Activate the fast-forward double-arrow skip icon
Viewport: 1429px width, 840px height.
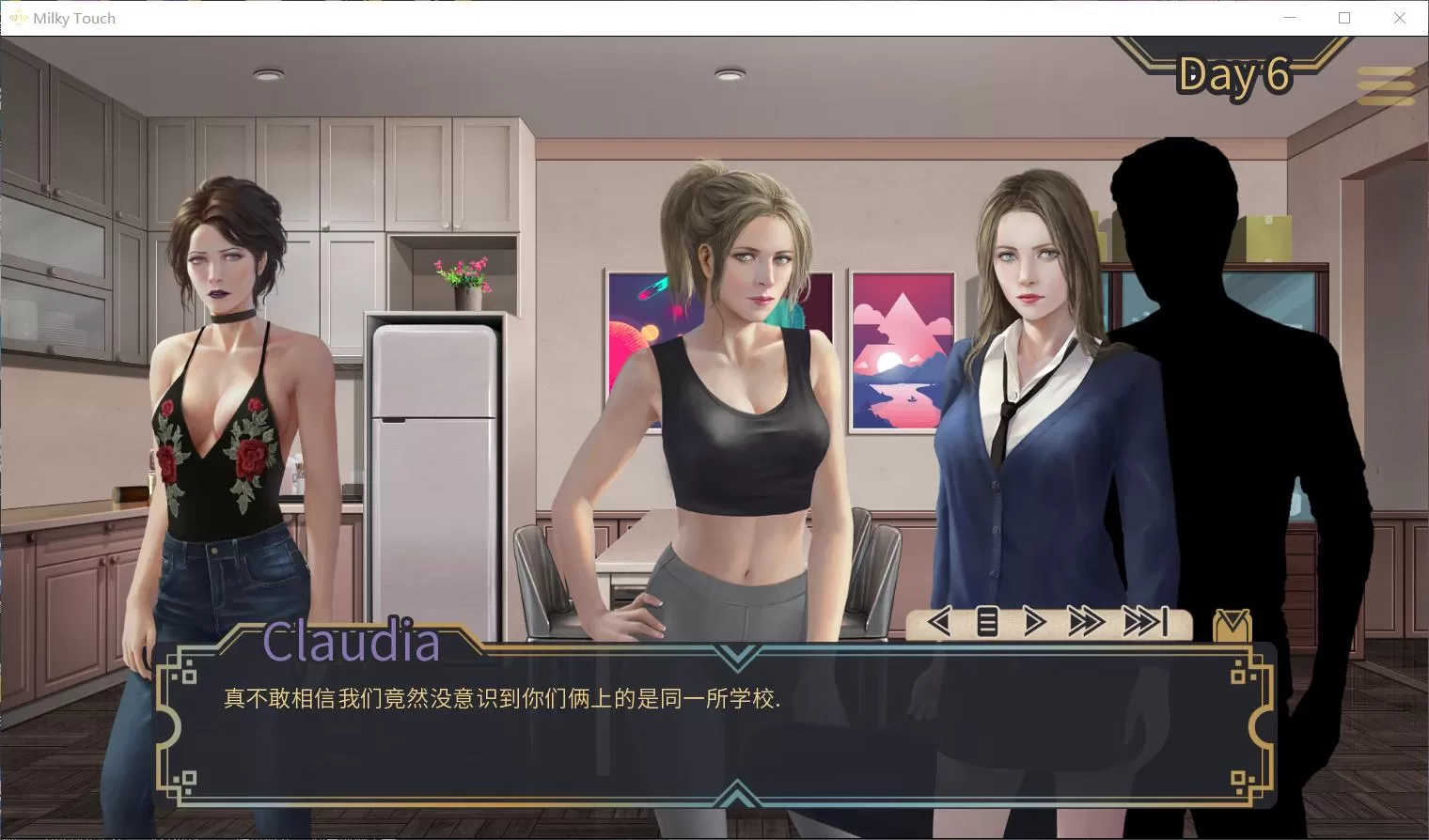pos(1087,621)
